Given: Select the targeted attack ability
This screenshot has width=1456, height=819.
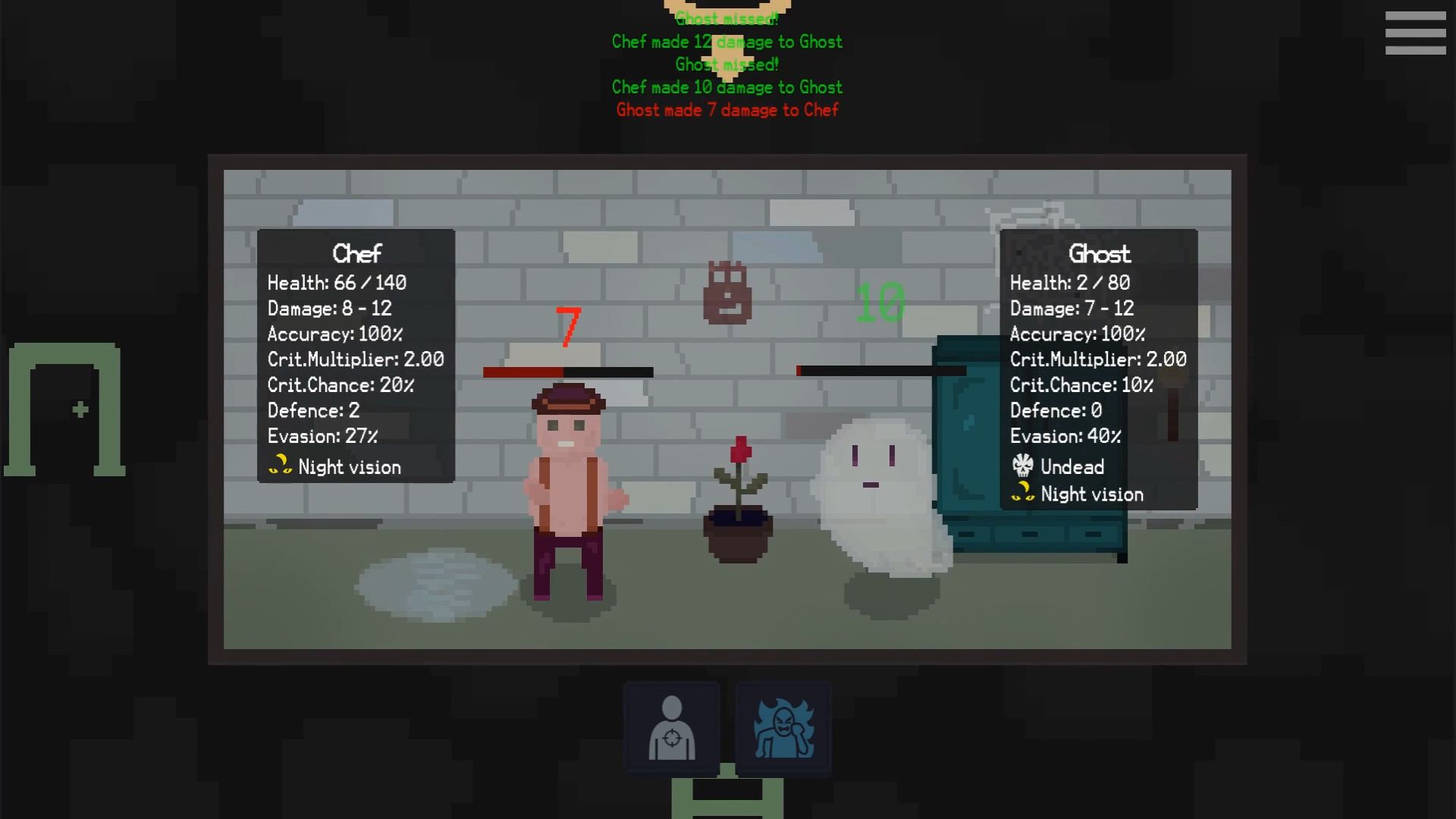Looking at the screenshot, I should tap(670, 726).
